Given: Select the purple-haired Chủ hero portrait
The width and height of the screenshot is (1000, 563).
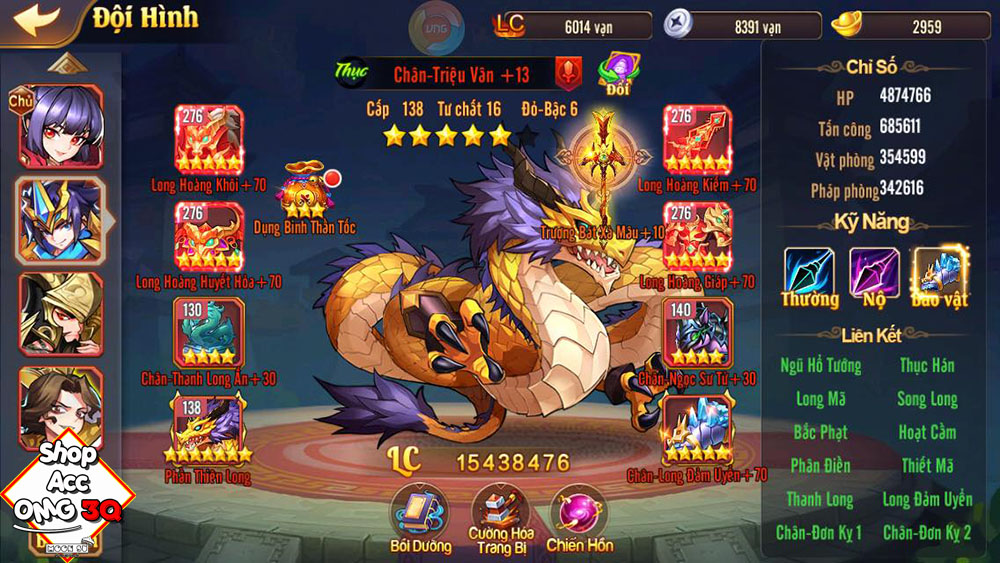Looking at the screenshot, I should tap(60, 125).
